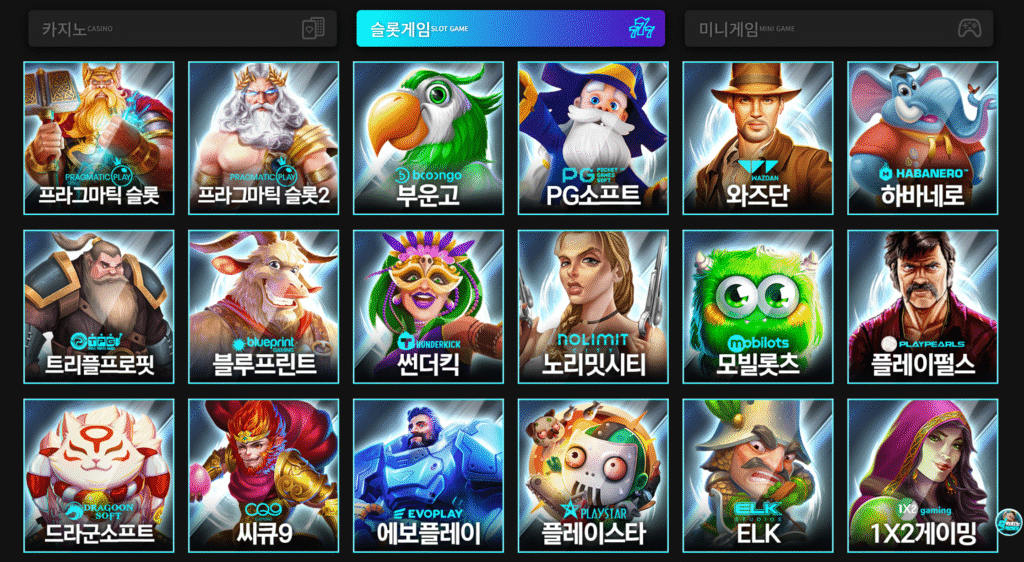The height and width of the screenshot is (562, 1024).
Task: Select the 썬더킥 masked woman tile
Action: coord(428,307)
